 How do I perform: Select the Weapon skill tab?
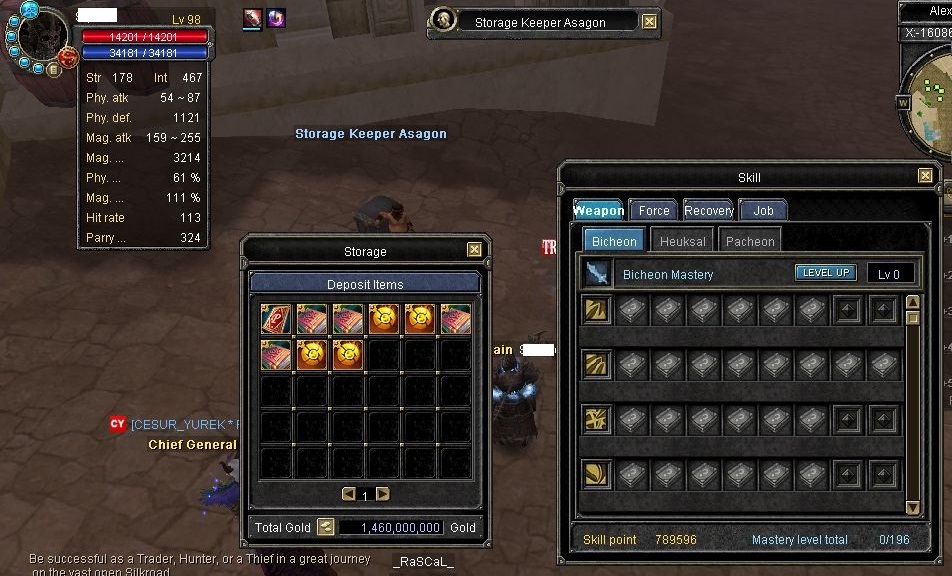click(599, 210)
